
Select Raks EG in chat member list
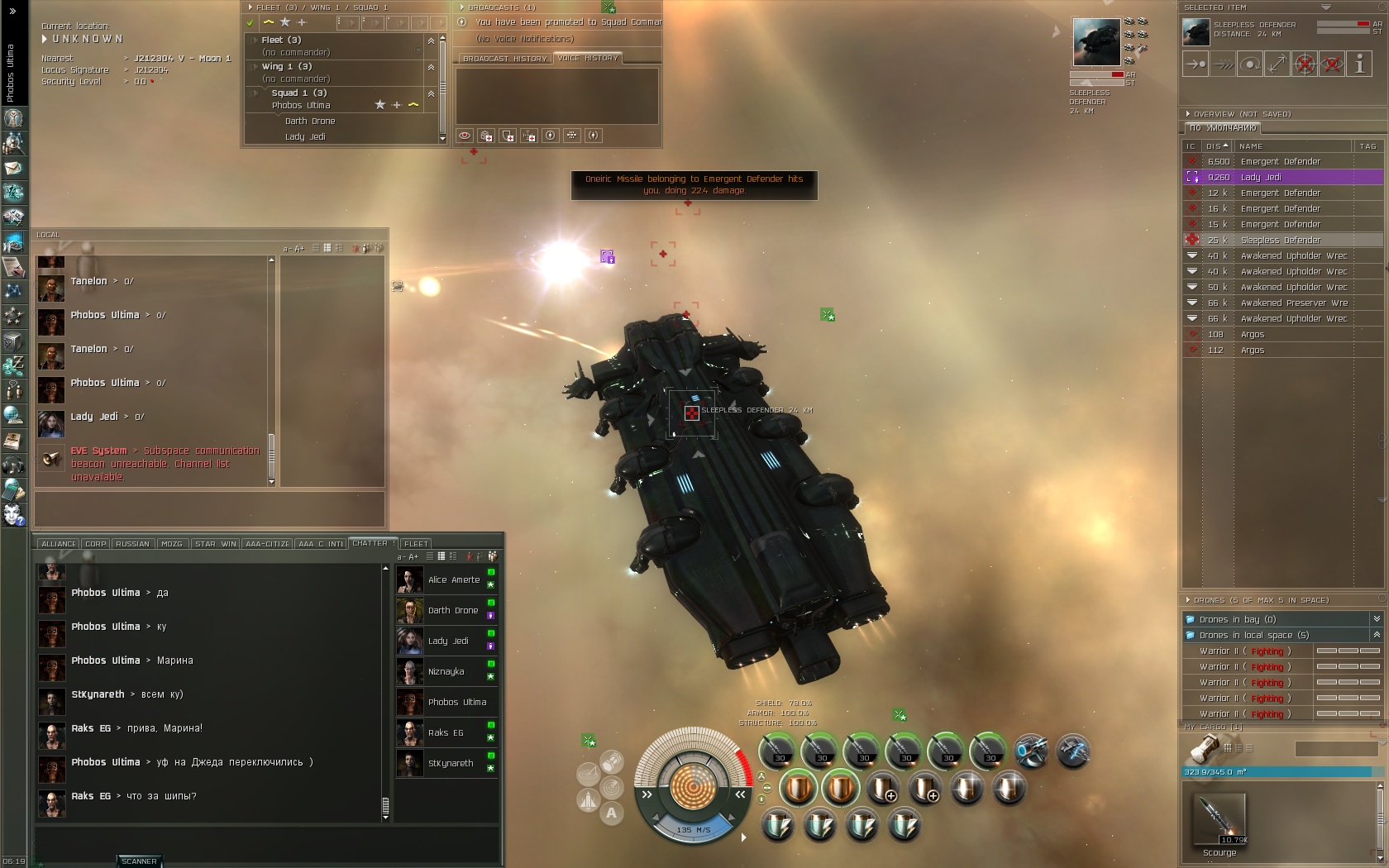point(446,732)
